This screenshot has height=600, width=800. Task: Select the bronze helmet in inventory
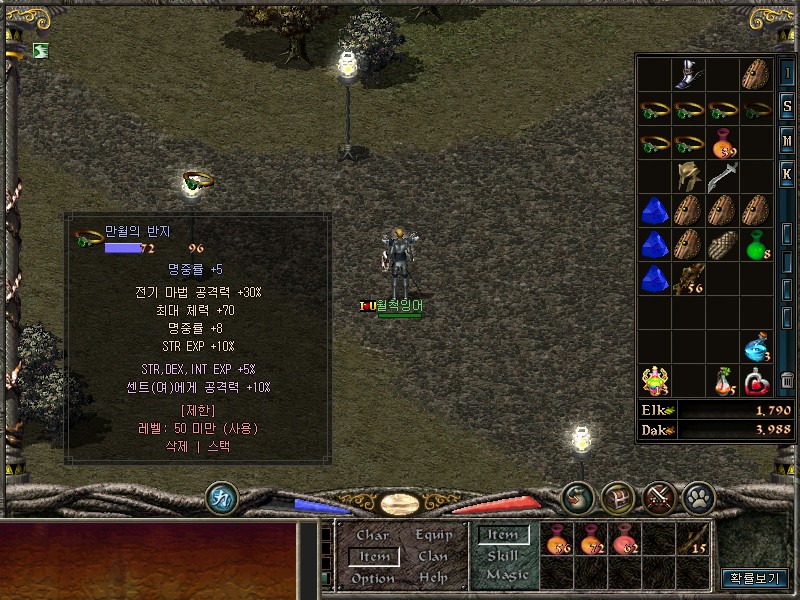[x=688, y=177]
